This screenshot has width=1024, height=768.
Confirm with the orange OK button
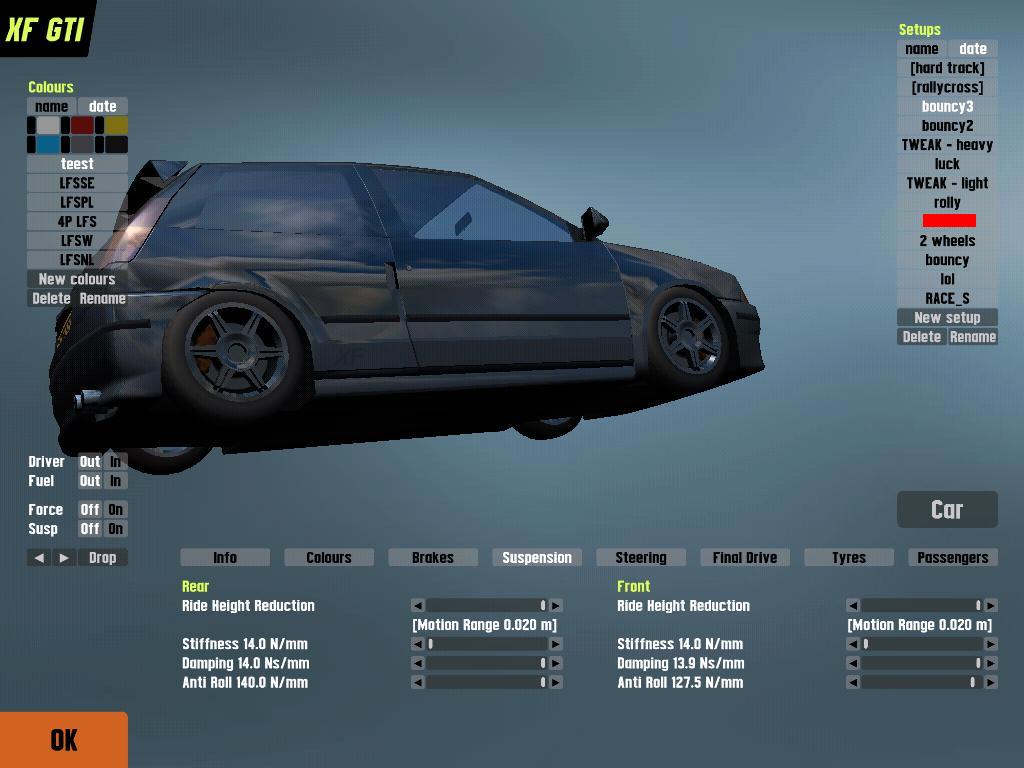click(x=64, y=740)
